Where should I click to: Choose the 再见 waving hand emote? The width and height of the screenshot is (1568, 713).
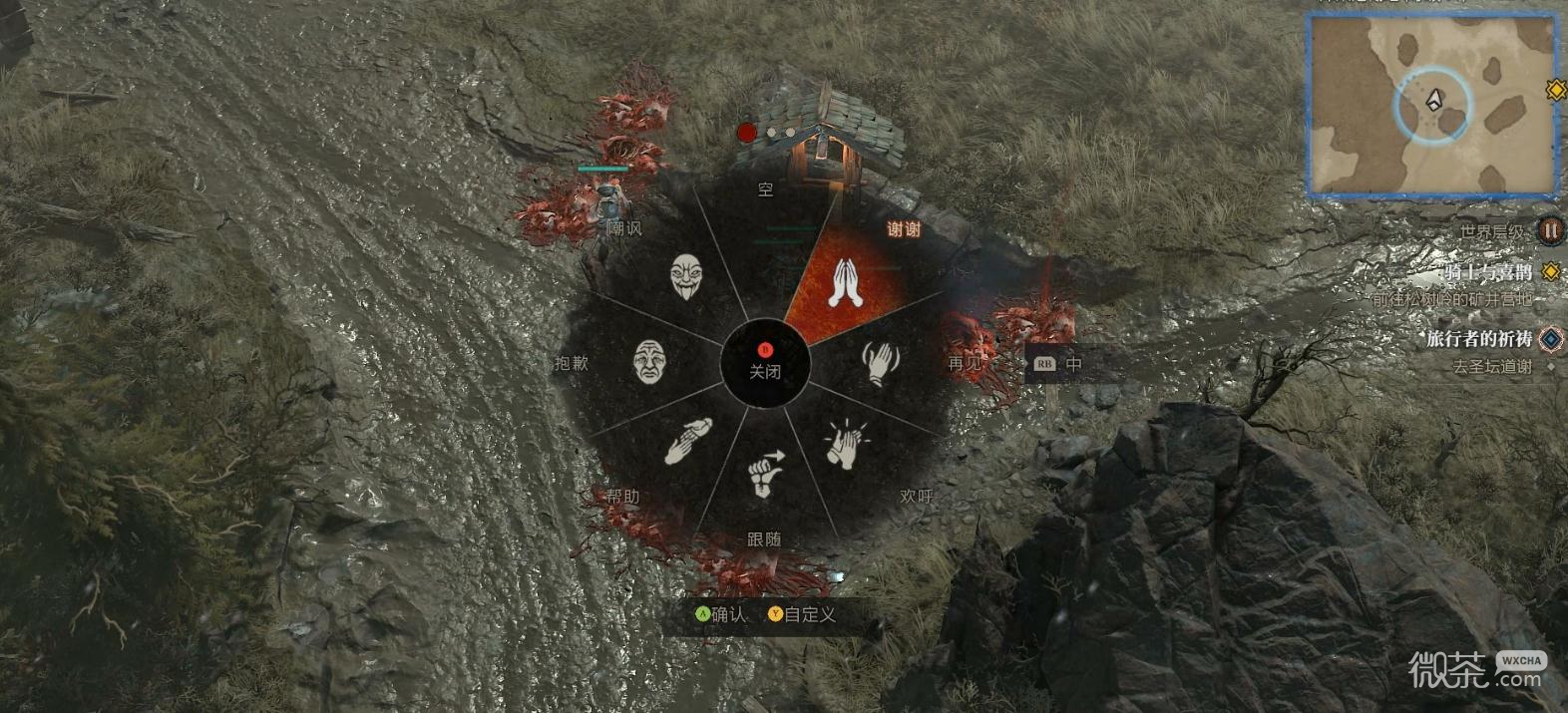[881, 363]
